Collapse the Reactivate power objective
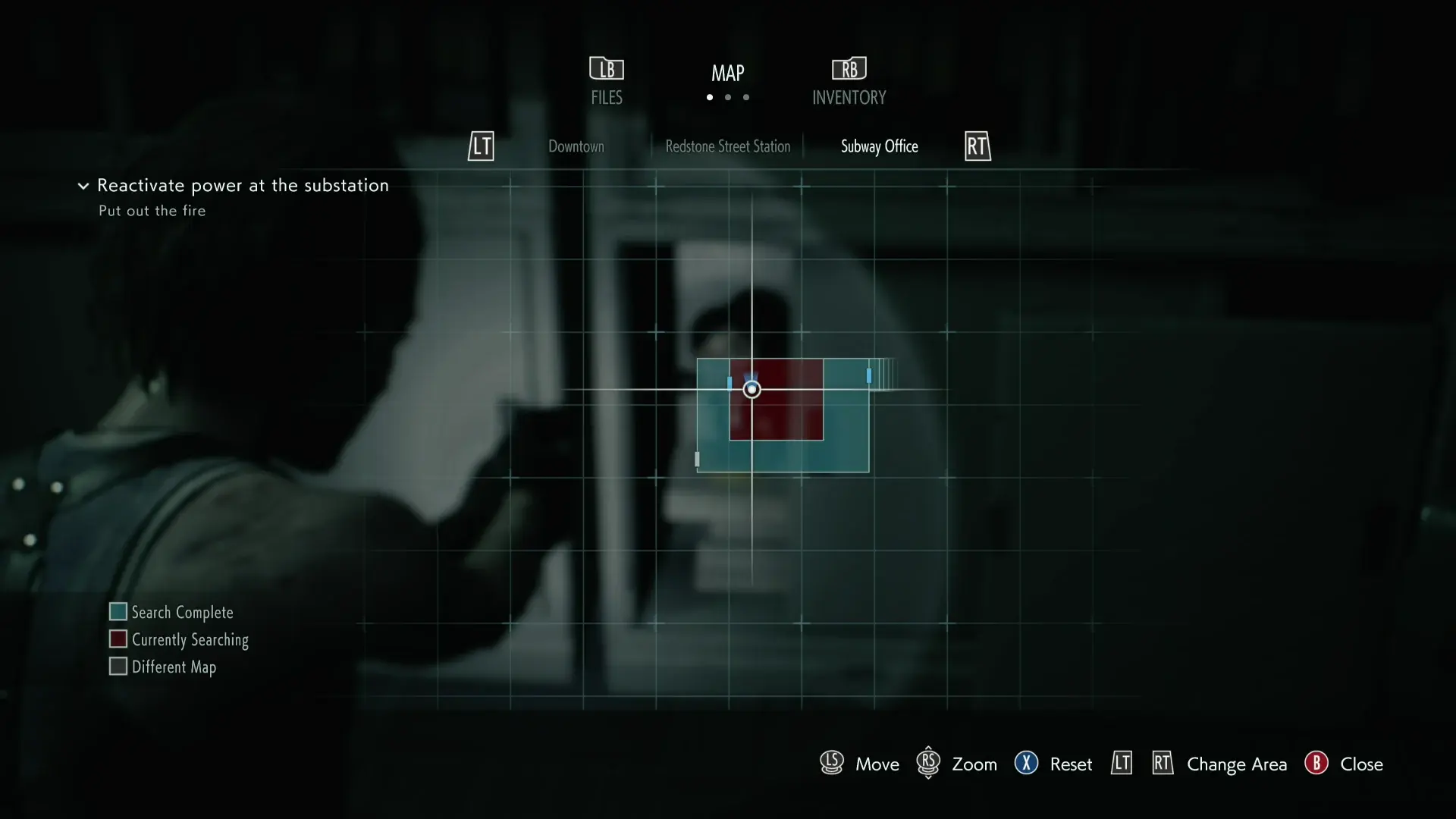This screenshot has height=819, width=1456. (83, 186)
